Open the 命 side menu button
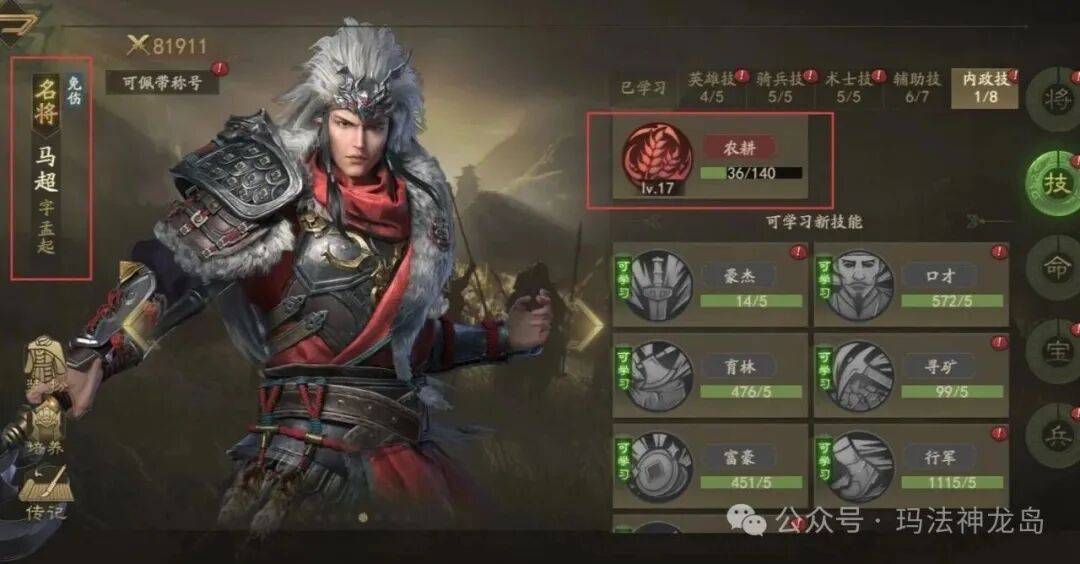This screenshot has width=1080, height=564. [1054, 267]
